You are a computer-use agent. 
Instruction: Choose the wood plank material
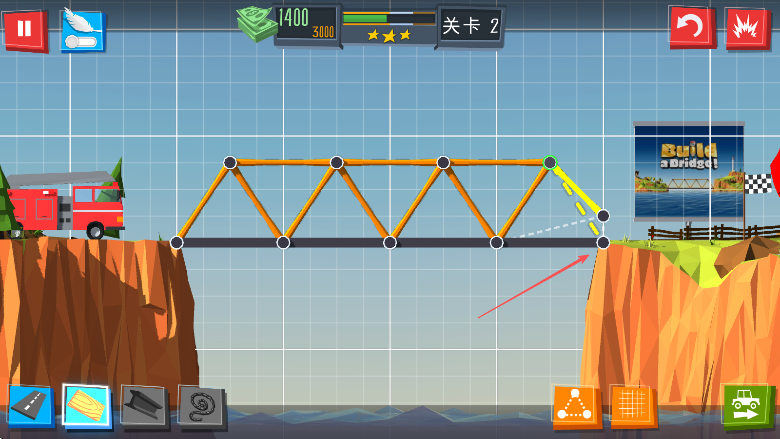[86, 405]
